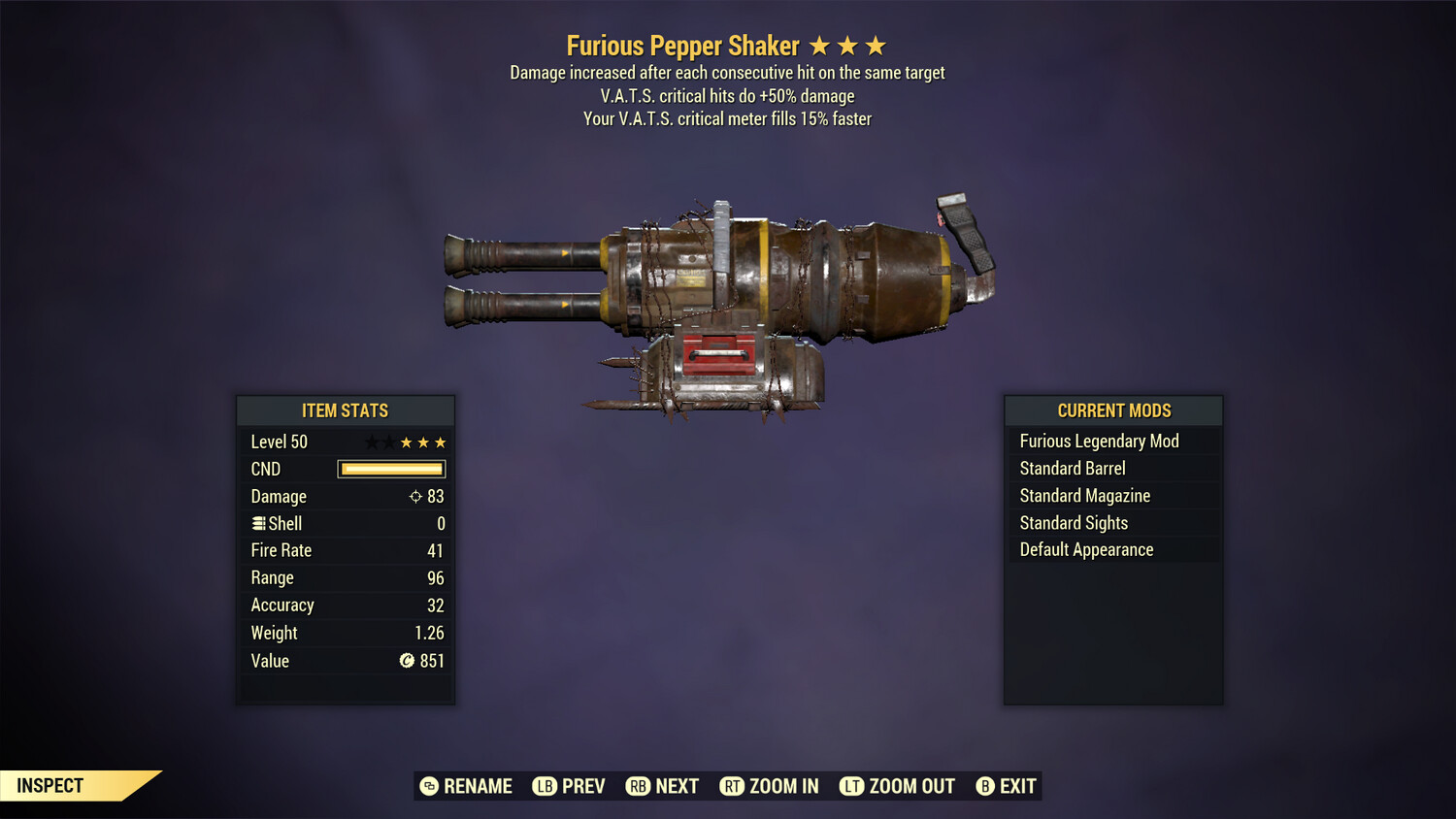Viewport: 1456px width, 819px height.
Task: Click the RB button icon for Next
Action: click(637, 786)
